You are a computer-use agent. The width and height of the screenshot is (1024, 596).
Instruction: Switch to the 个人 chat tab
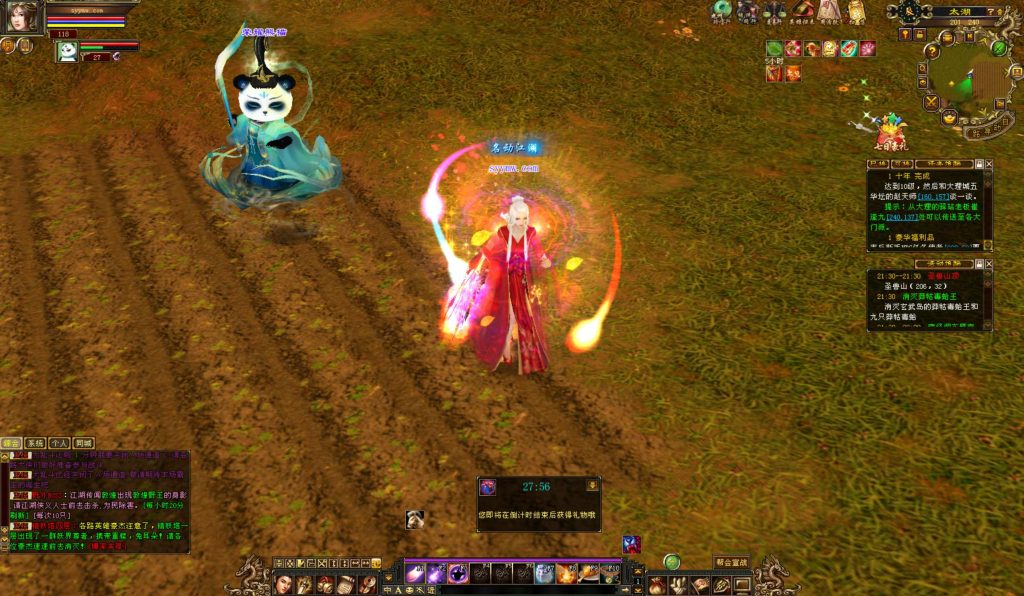[x=59, y=442]
